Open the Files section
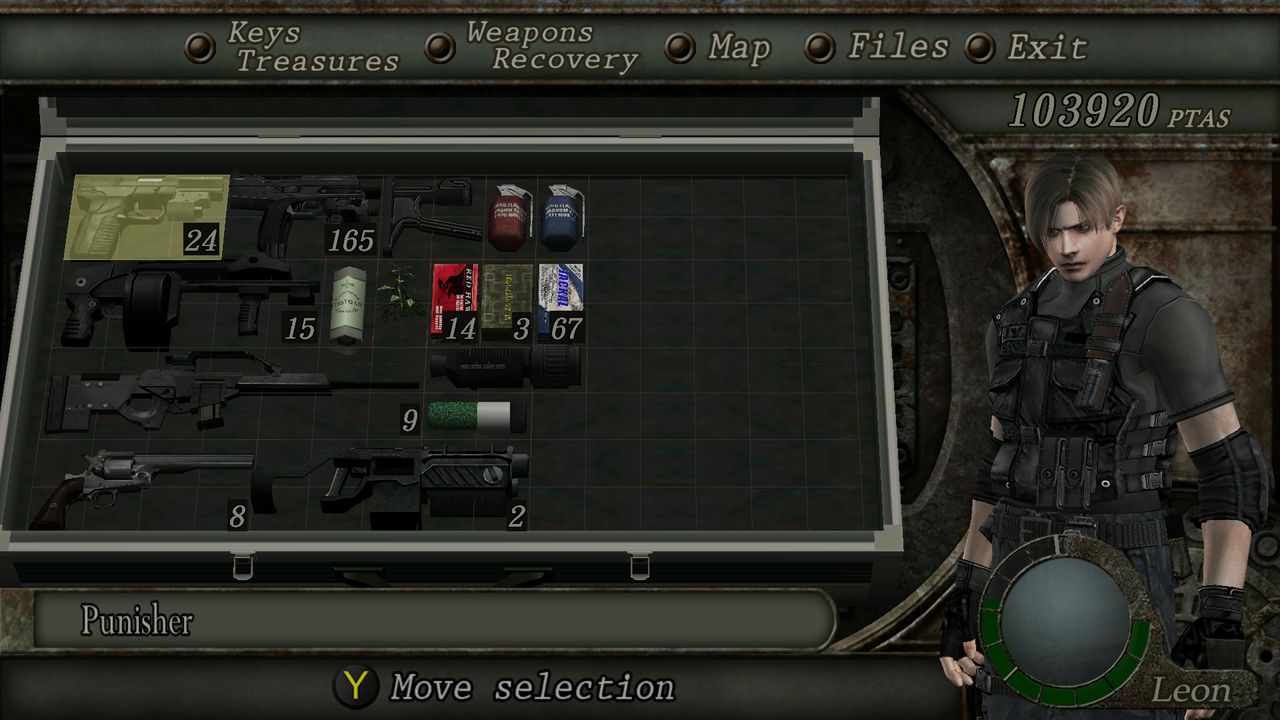This screenshot has width=1280, height=720. (897, 46)
